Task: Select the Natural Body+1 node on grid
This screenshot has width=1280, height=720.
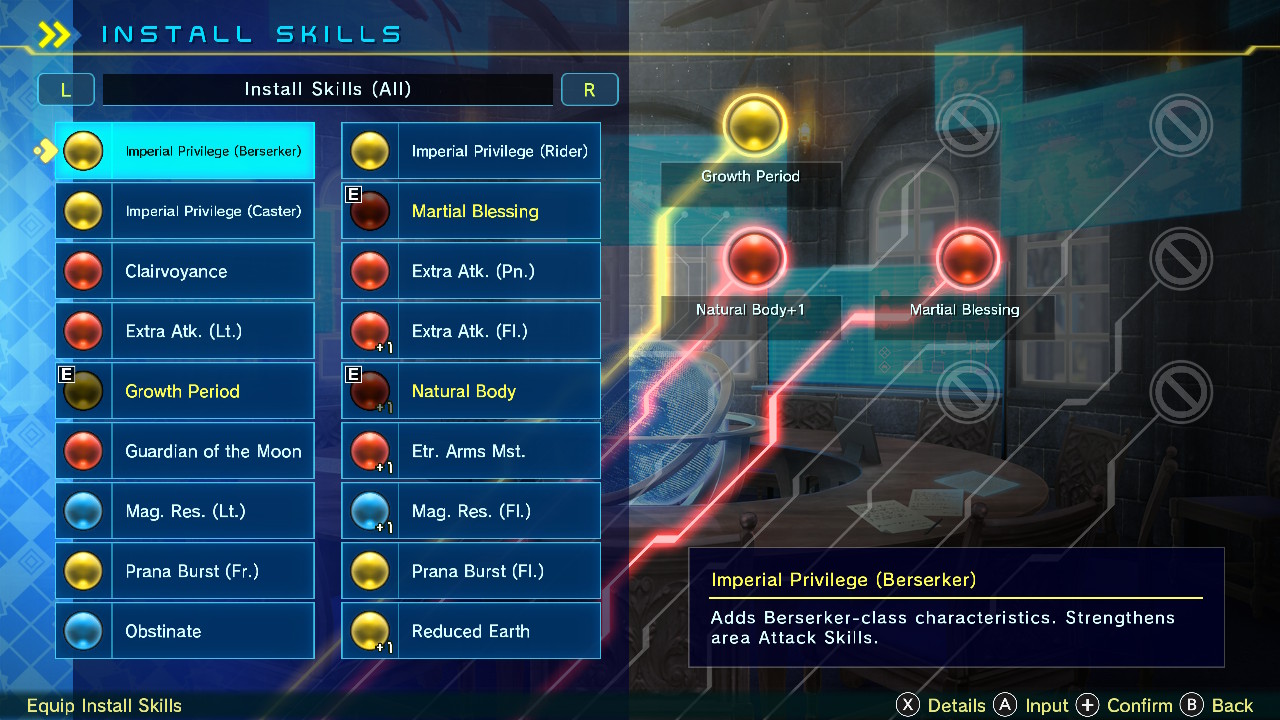Action: tap(755, 259)
